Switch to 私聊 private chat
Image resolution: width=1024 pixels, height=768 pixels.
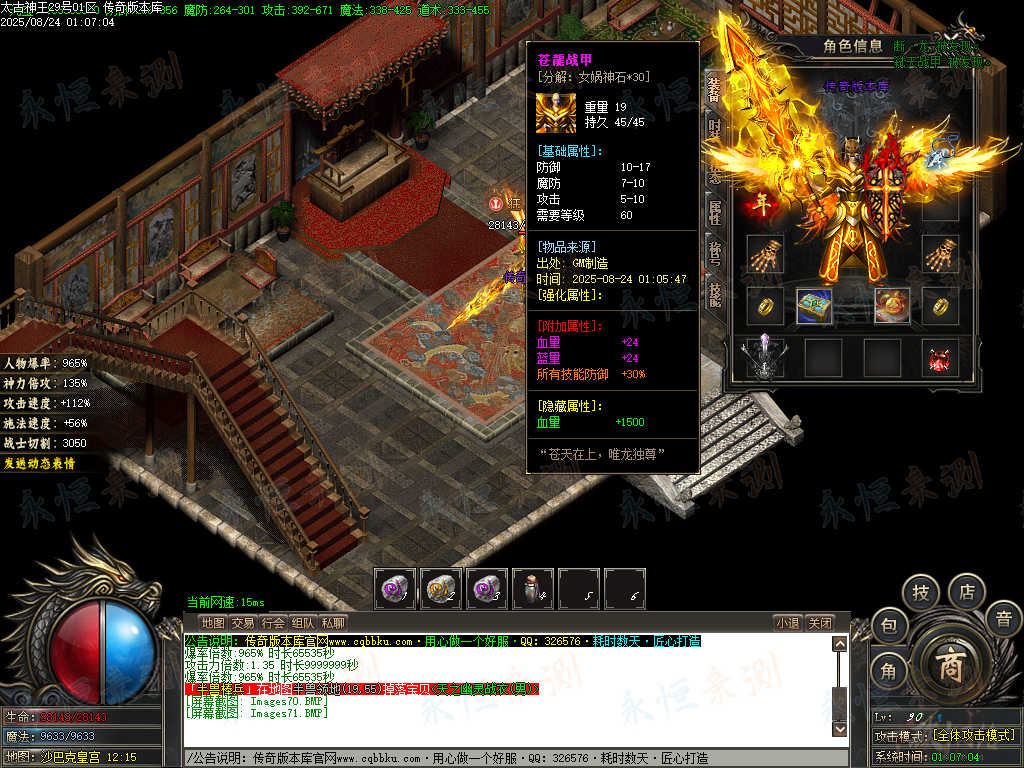coord(333,622)
